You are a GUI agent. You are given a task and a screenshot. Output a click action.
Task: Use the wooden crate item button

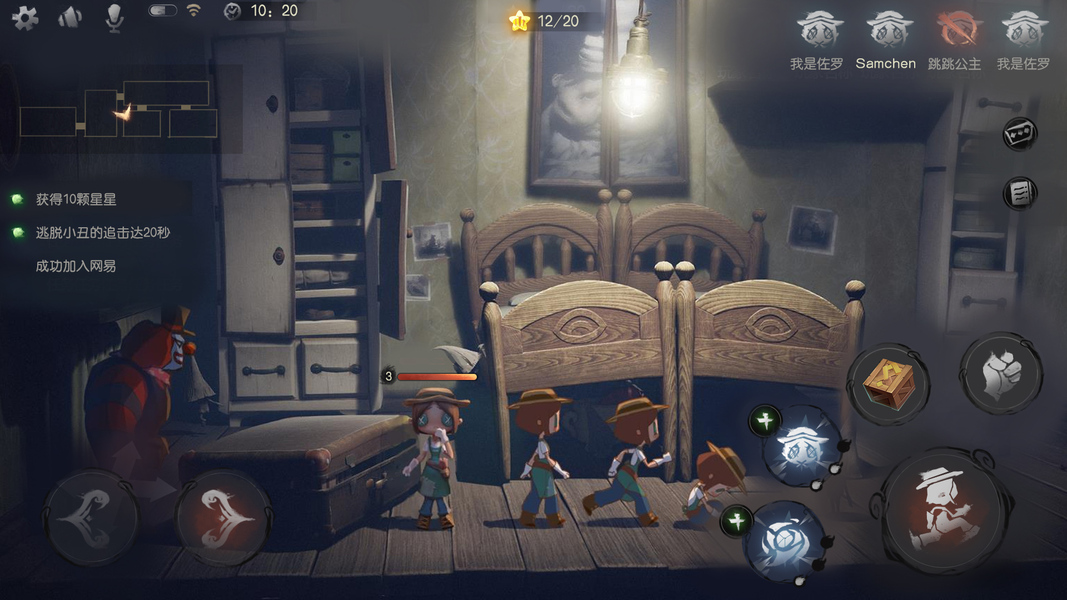coord(888,385)
